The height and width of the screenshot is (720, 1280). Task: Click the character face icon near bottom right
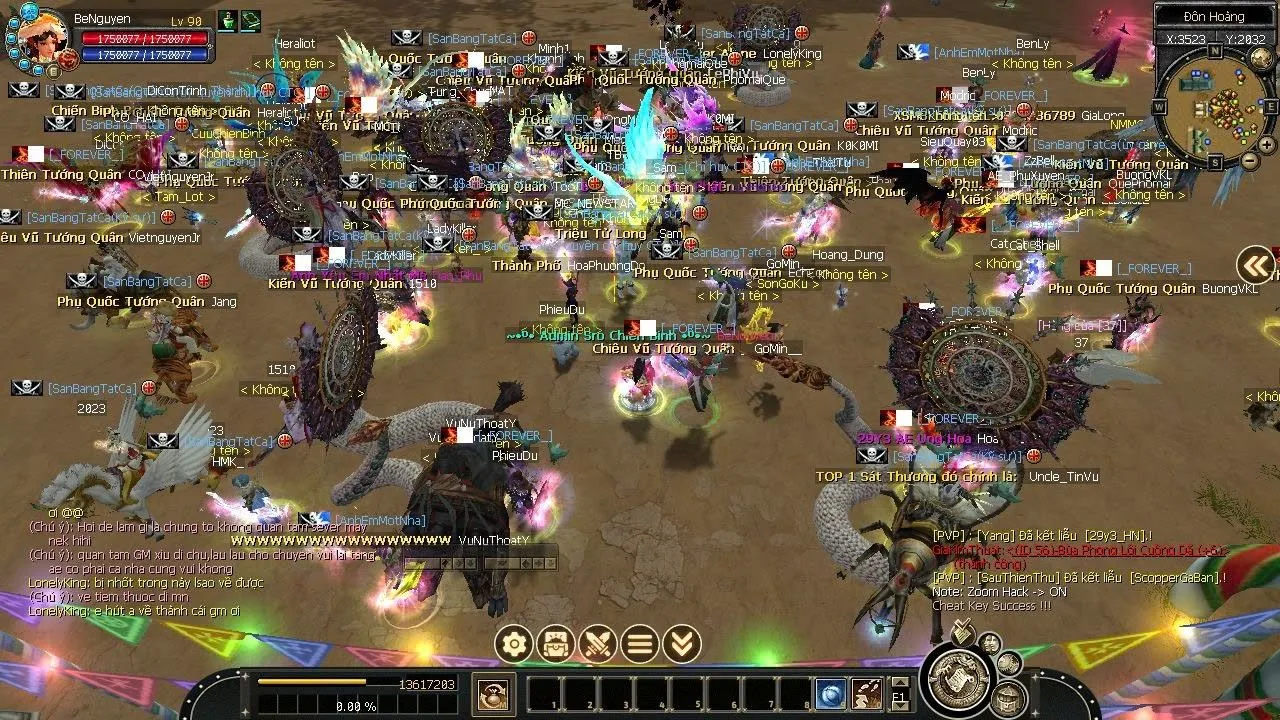pos(989,642)
